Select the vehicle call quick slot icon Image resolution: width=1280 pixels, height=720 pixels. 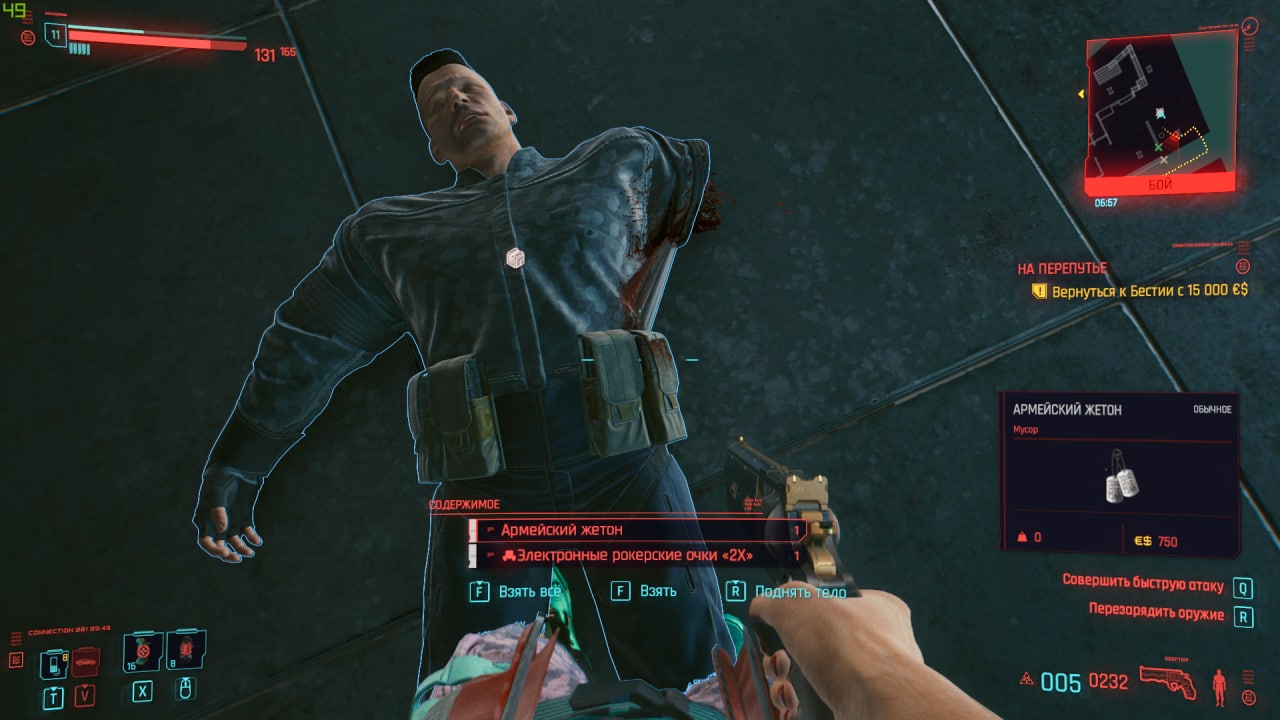click(x=86, y=661)
